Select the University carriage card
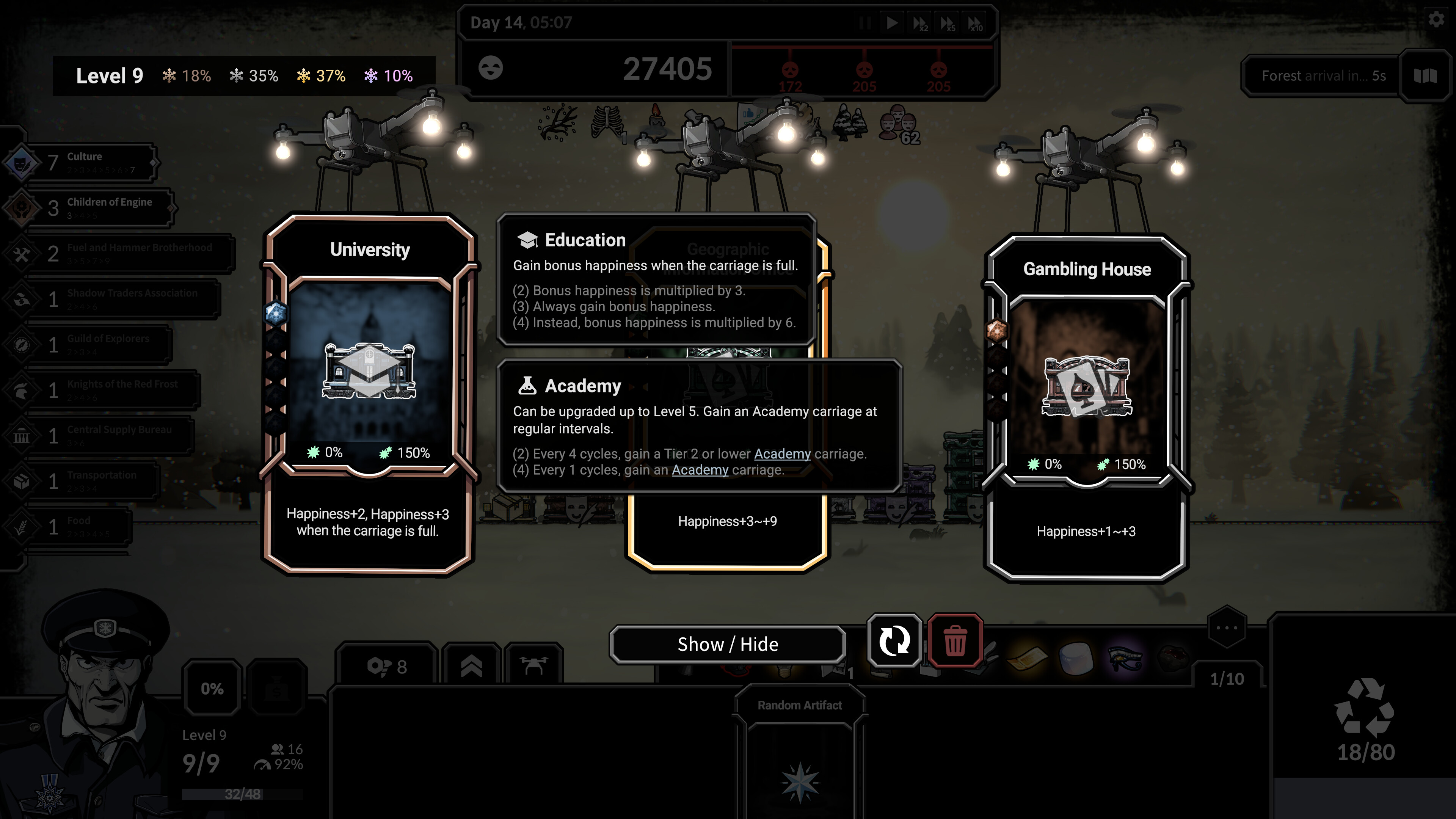 (x=369, y=395)
